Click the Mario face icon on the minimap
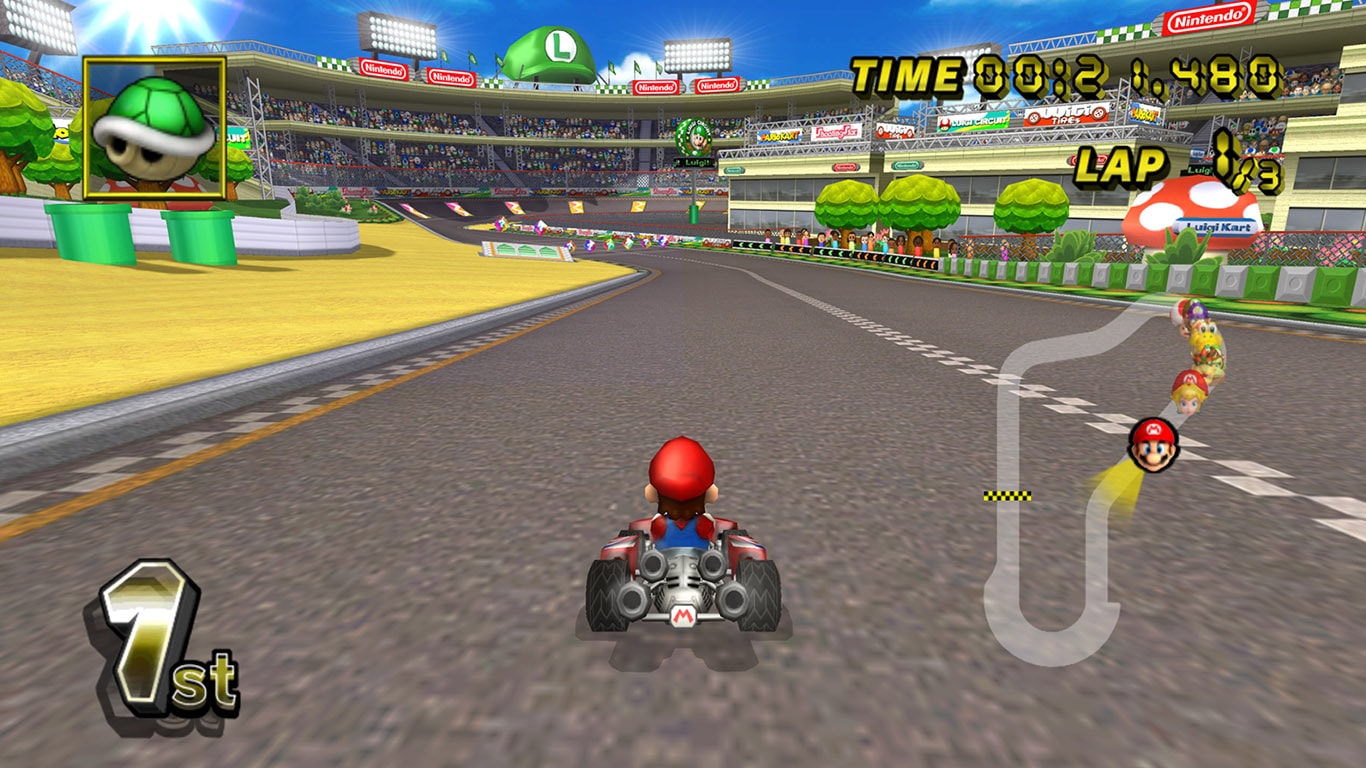 (1153, 443)
